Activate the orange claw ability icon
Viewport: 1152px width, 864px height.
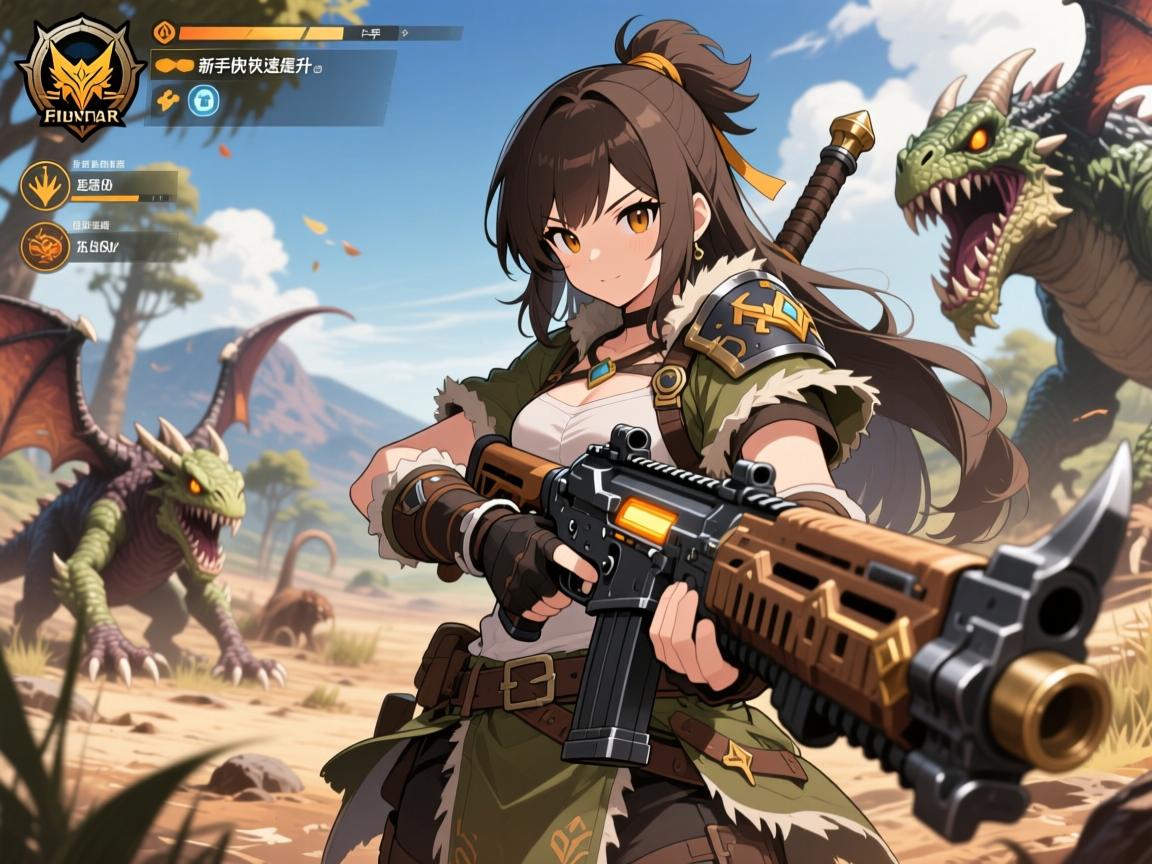pos(45,186)
